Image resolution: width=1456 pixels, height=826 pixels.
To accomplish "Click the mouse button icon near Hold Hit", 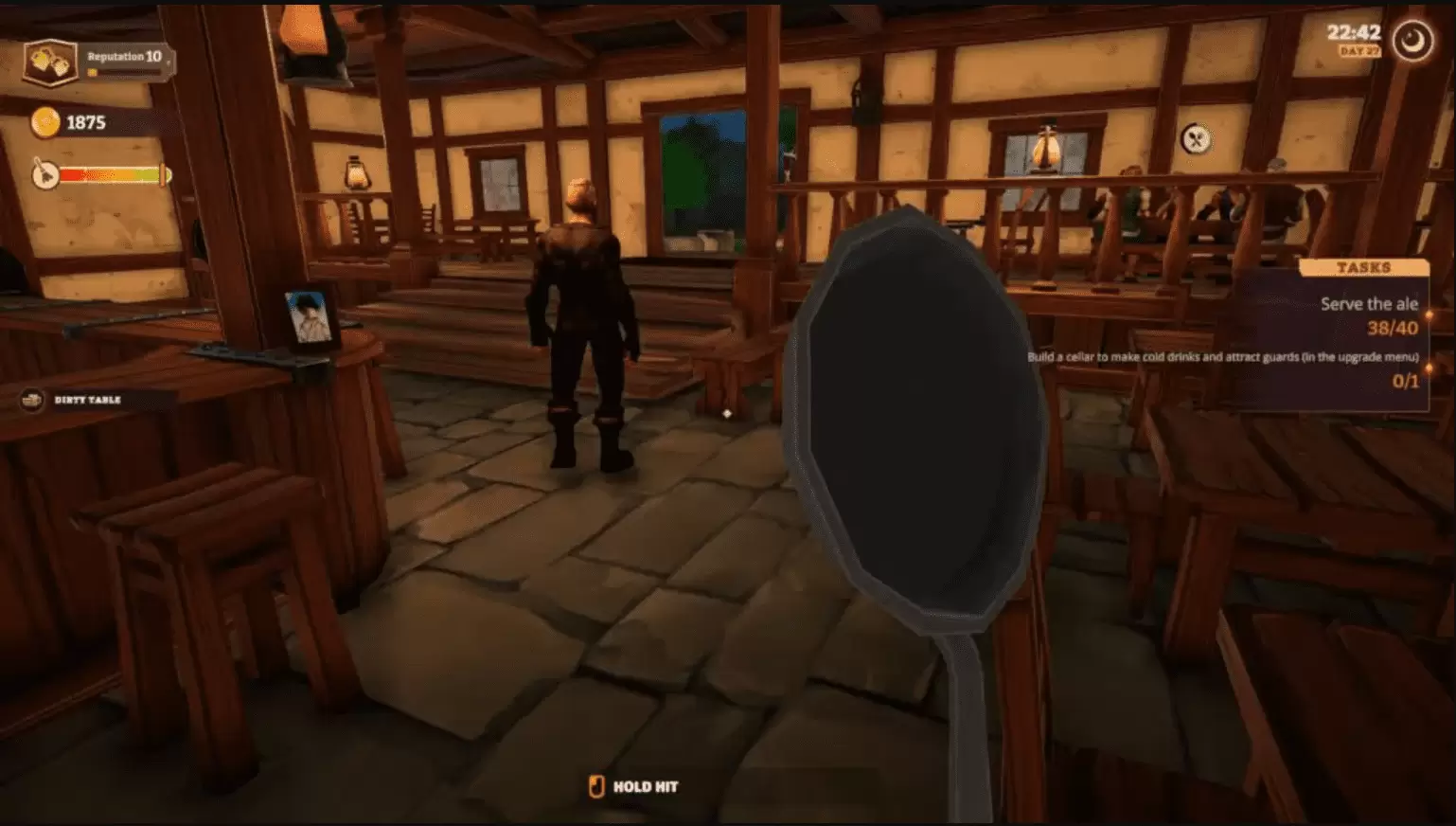I will point(595,785).
